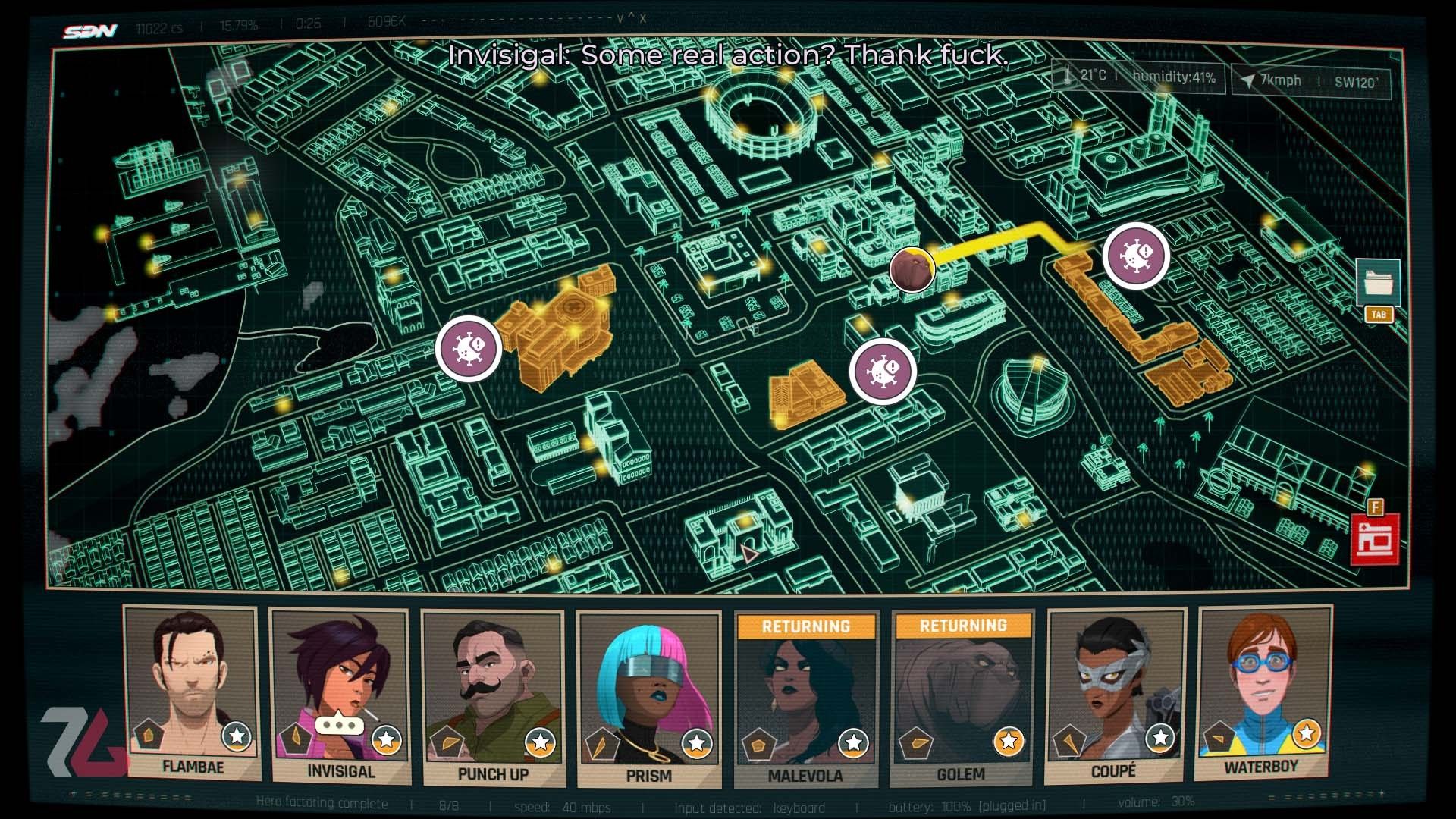
Task: Open the red filing cabinet icon
Action: (1375, 539)
